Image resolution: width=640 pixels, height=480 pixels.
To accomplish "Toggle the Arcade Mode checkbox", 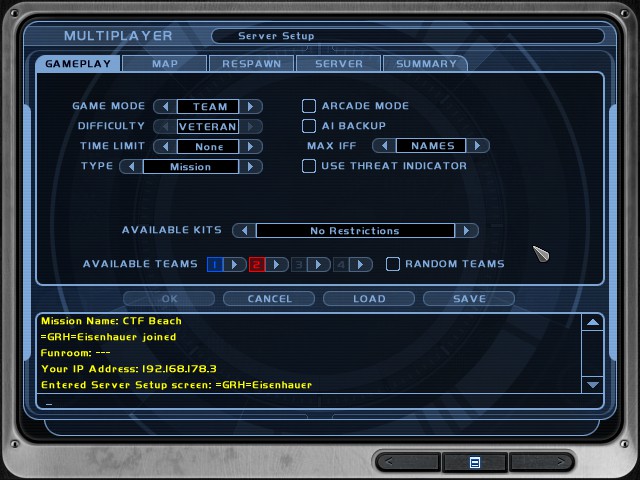I will [309, 106].
